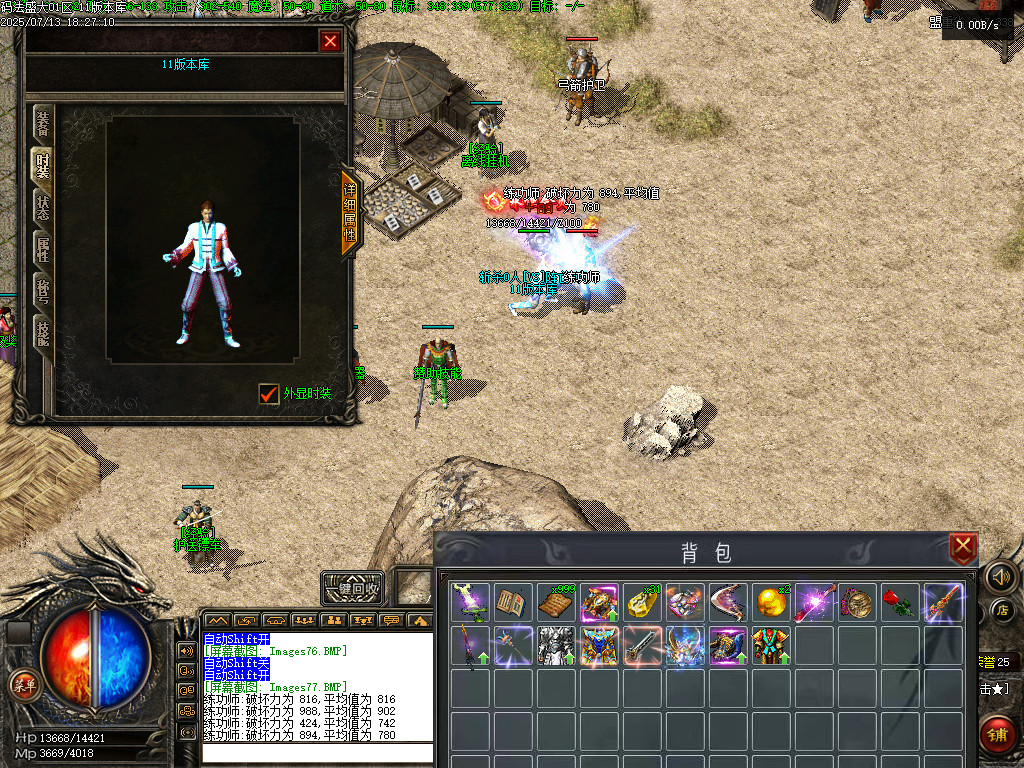The image size is (1024, 768).
Task: Click the chat text input box
Action: (x=318, y=753)
